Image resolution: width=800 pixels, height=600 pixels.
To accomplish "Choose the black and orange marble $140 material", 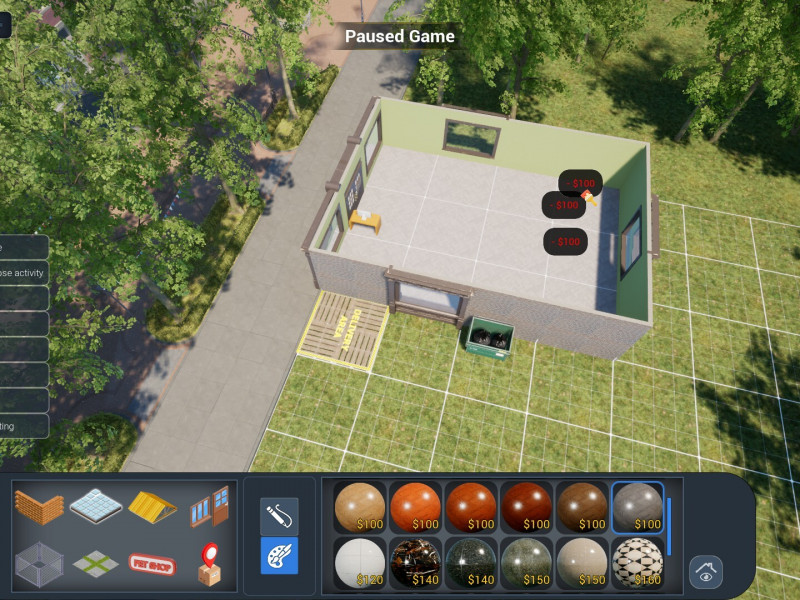I will [415, 562].
